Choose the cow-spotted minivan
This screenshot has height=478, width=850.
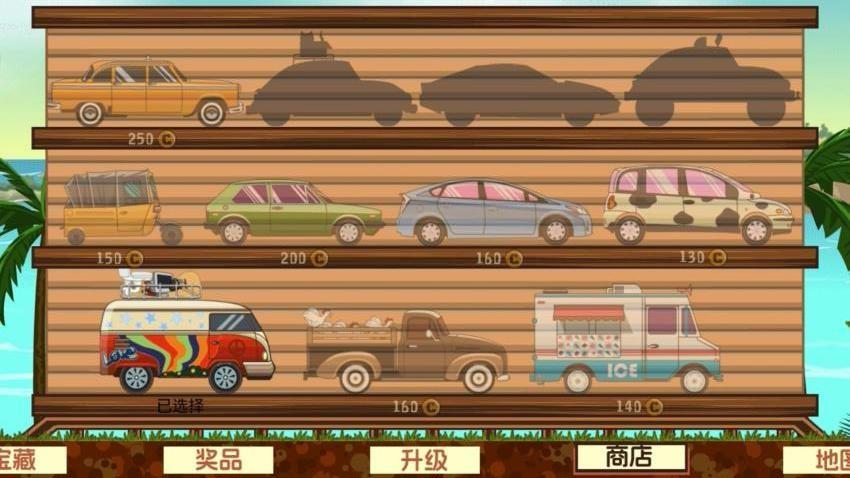pyautogui.click(x=696, y=205)
